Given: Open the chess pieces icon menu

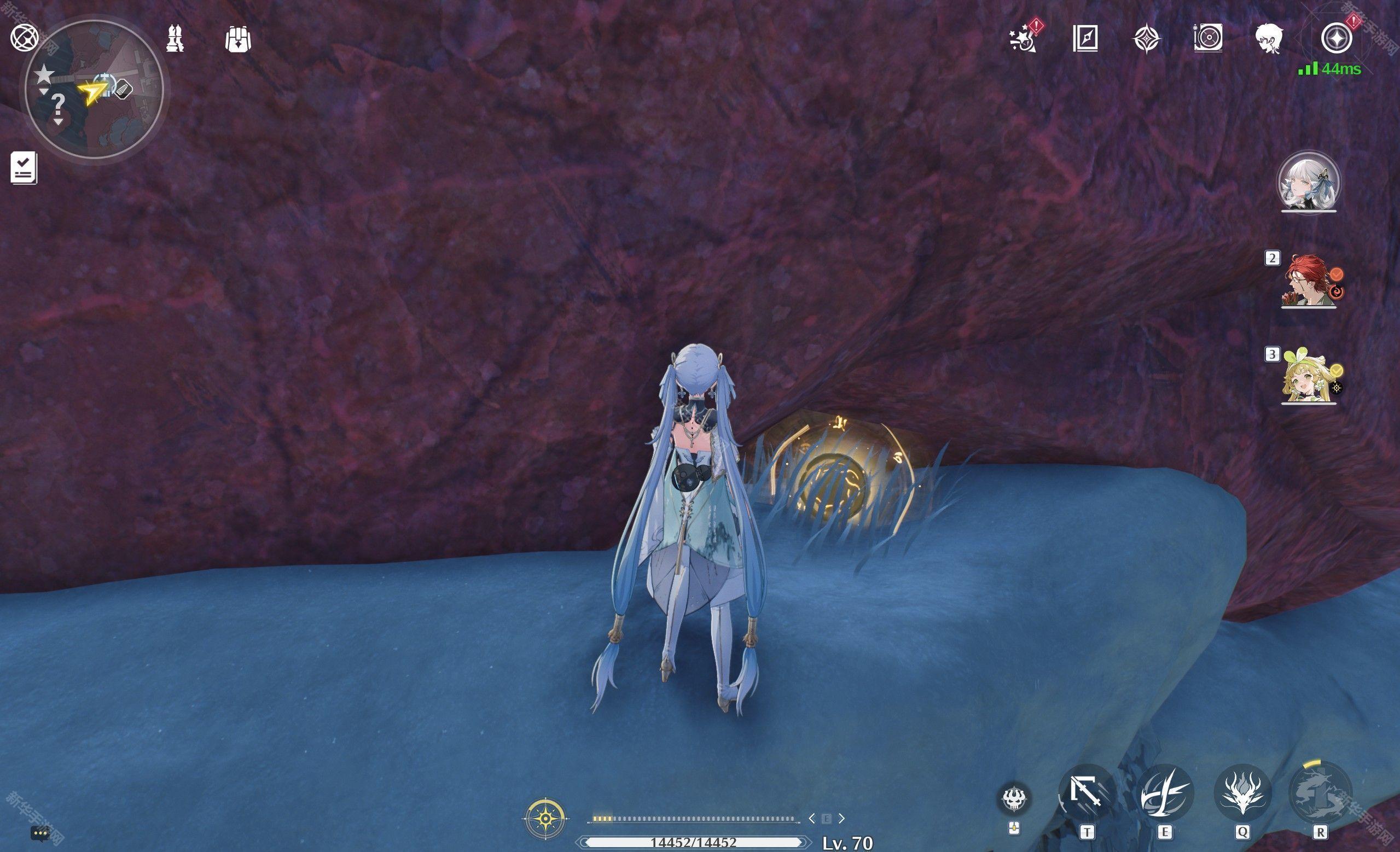Looking at the screenshot, I should point(175,39).
